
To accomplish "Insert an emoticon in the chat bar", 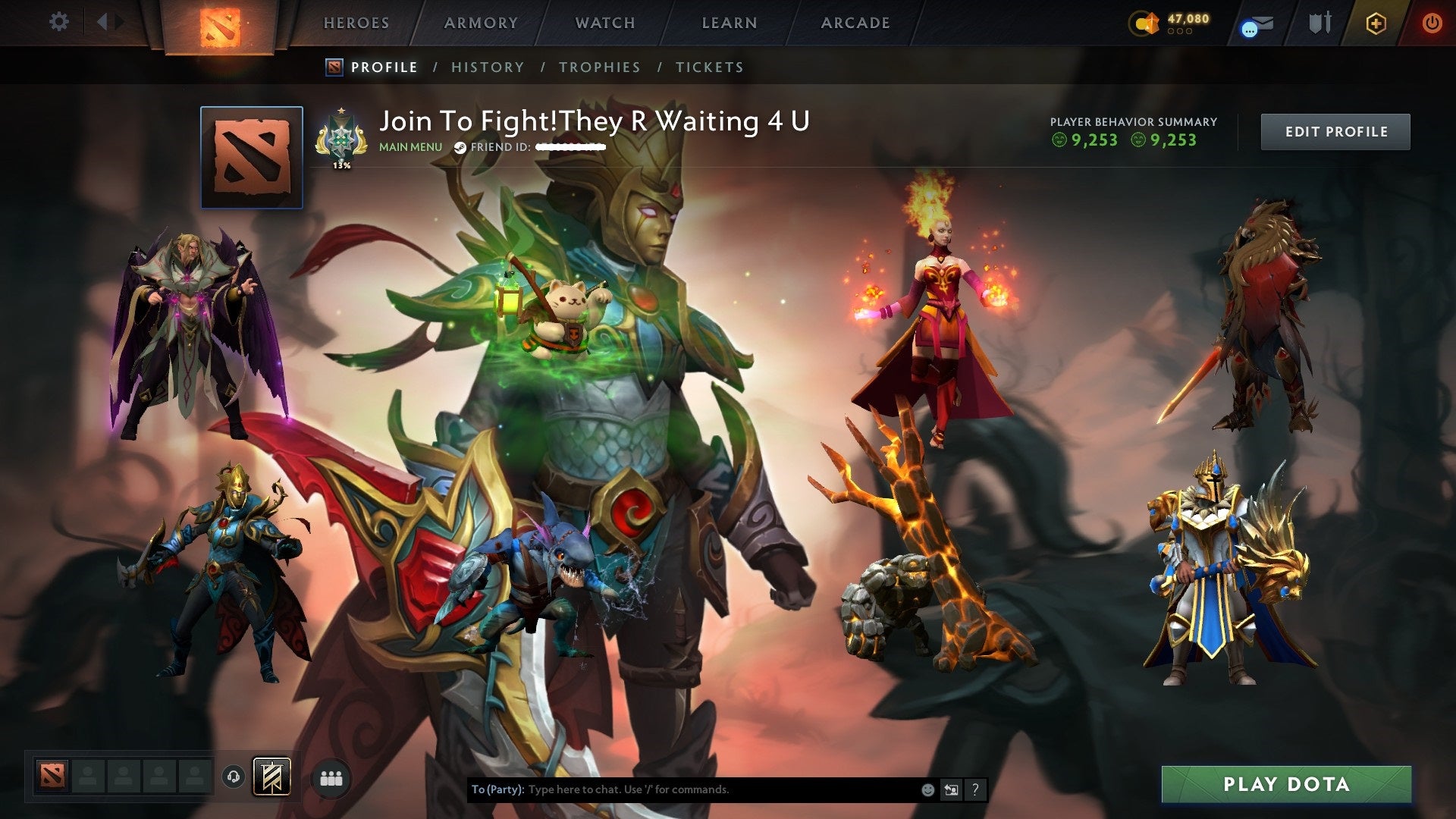I will 927,789.
